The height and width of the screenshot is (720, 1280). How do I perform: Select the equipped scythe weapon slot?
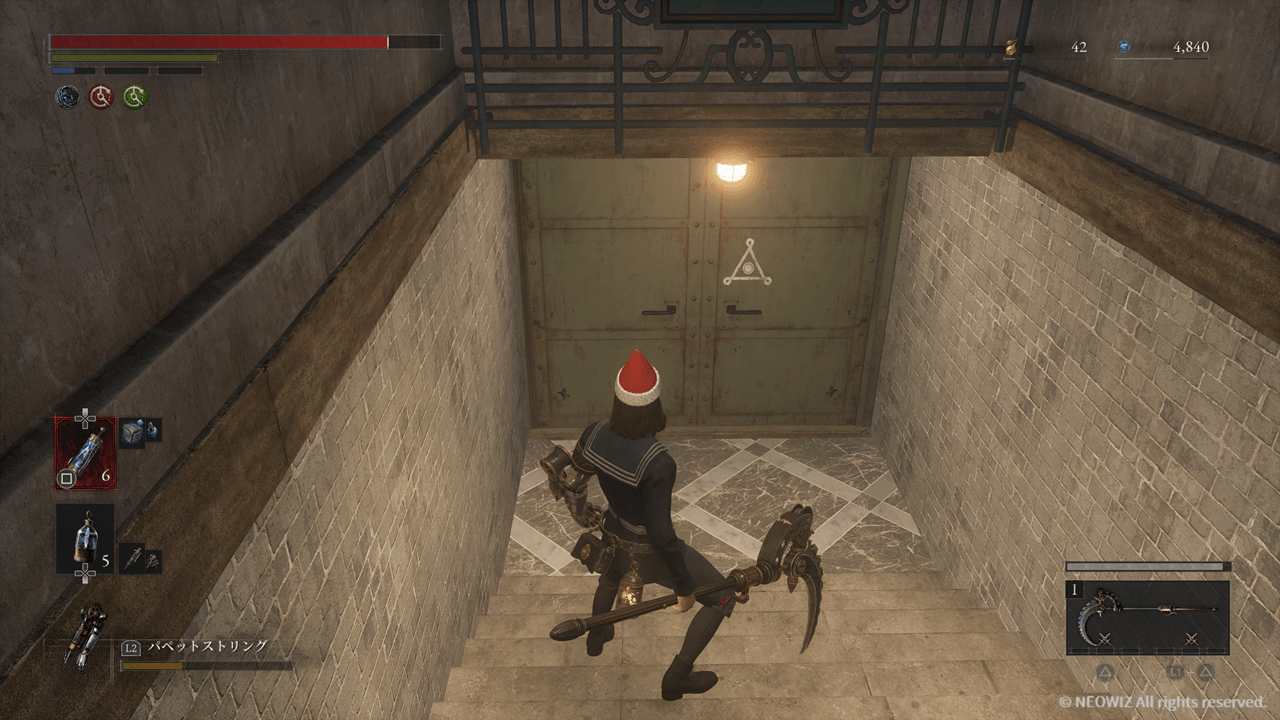click(1148, 617)
